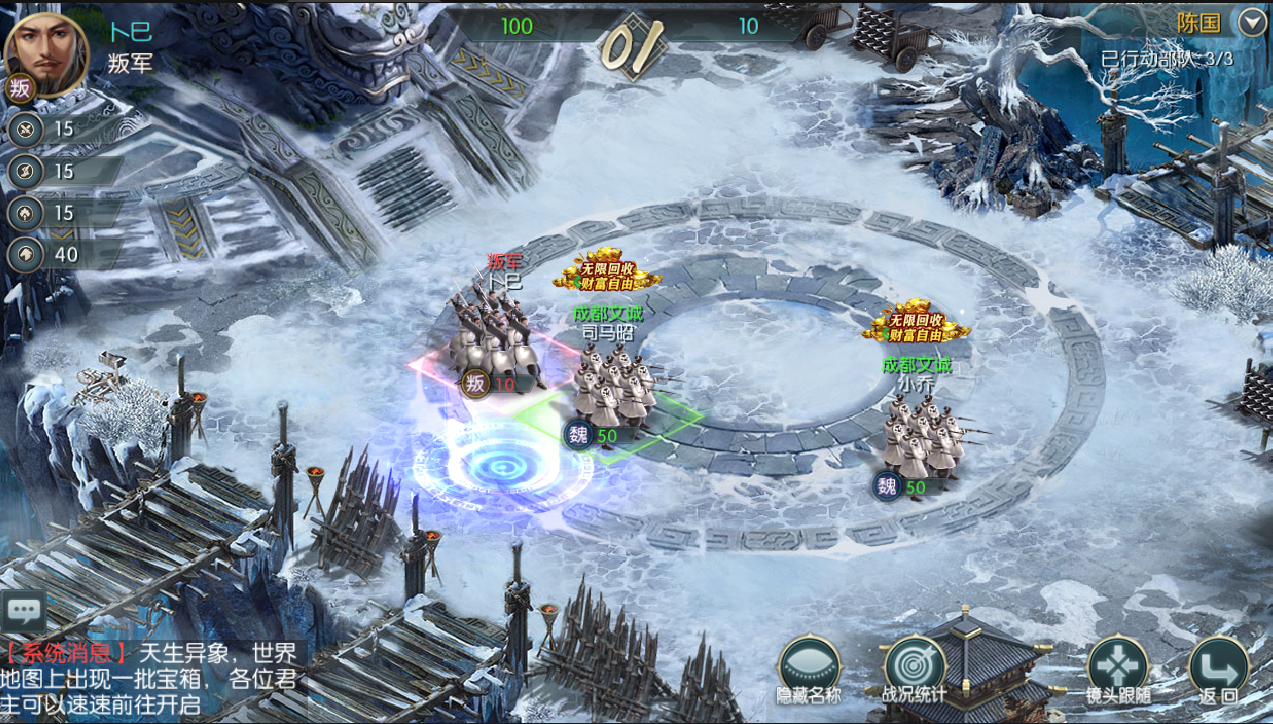Select the 司马昭 troop unit
This screenshot has width=1273, height=724.
click(x=614, y=387)
